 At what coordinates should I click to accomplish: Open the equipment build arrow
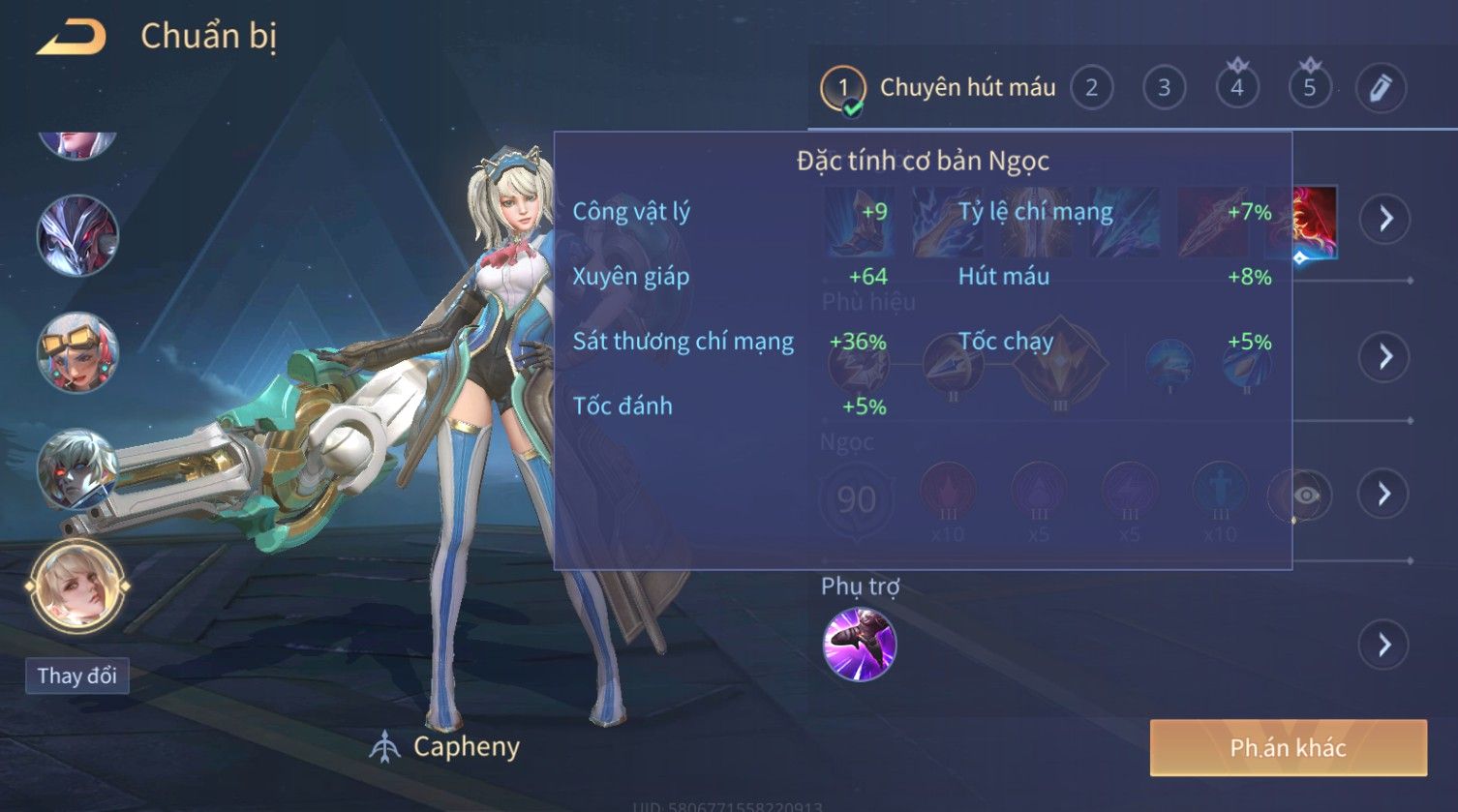tap(1385, 219)
